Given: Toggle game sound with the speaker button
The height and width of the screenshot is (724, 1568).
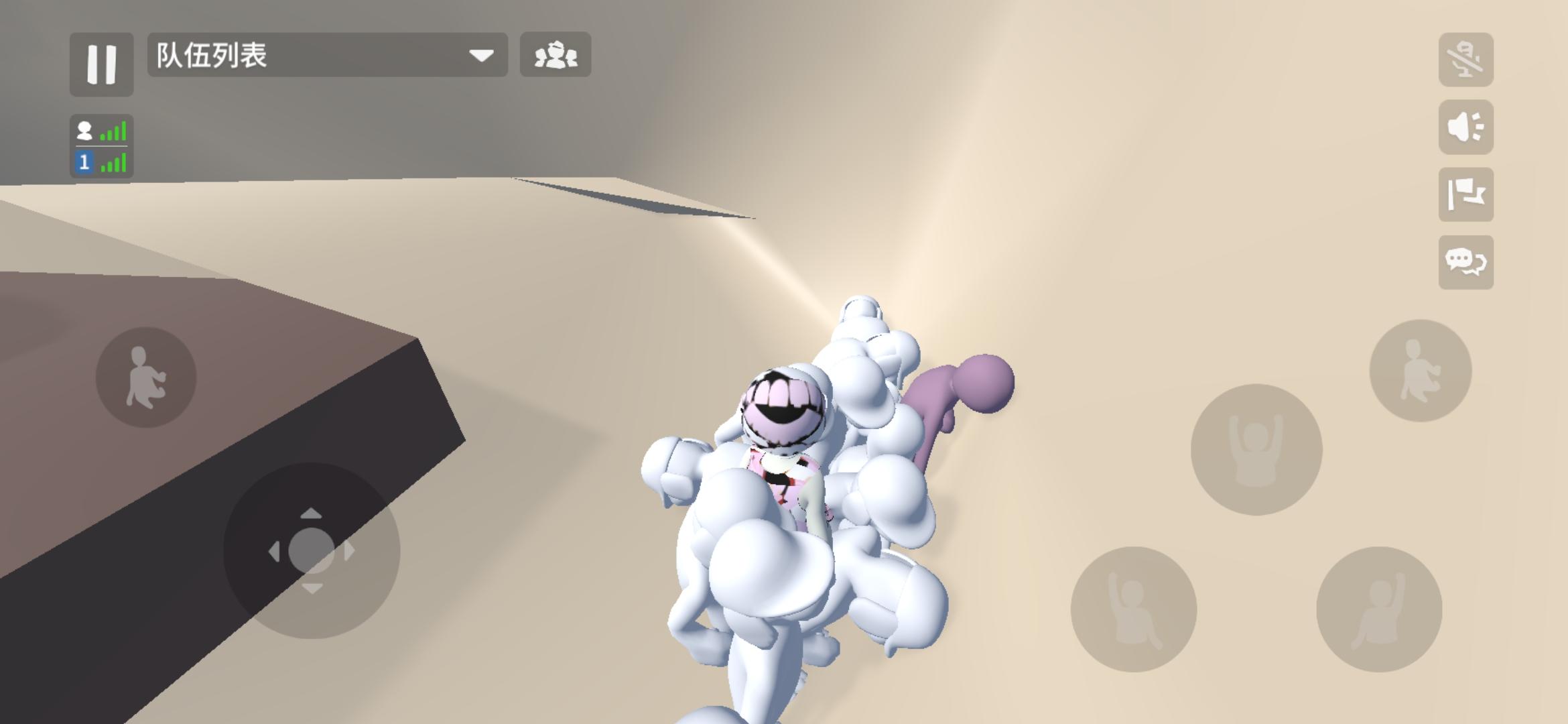Looking at the screenshot, I should (1467, 127).
